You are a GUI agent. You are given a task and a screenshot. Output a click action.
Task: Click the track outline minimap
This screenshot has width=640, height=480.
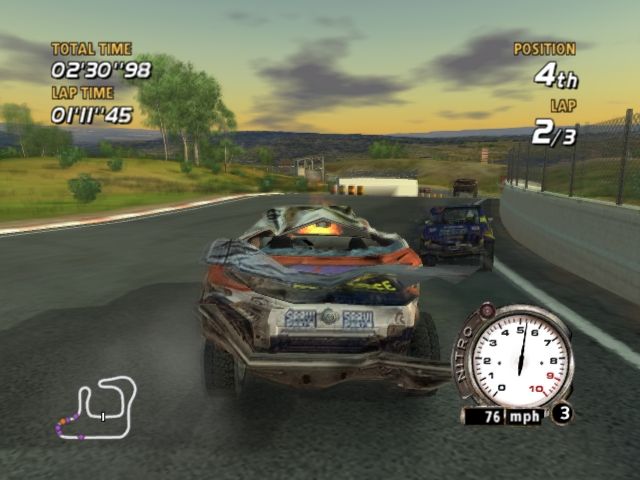[x=96, y=407]
